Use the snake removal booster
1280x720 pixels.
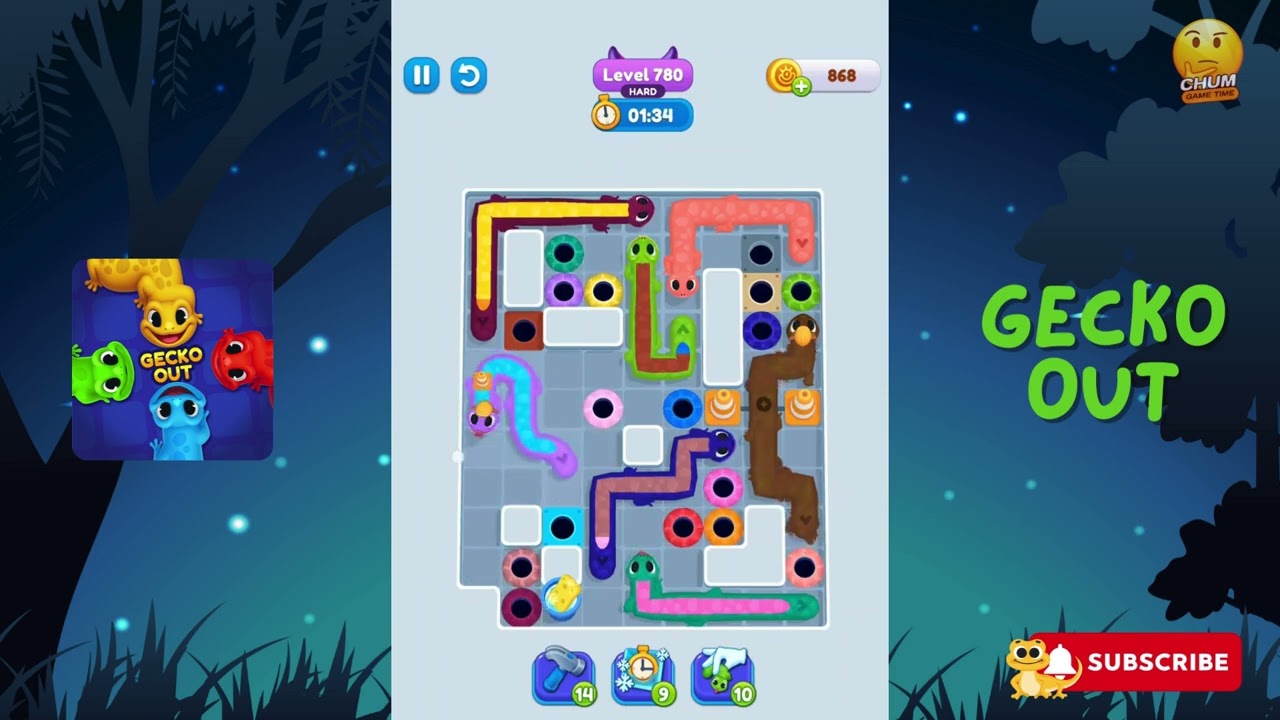click(723, 674)
